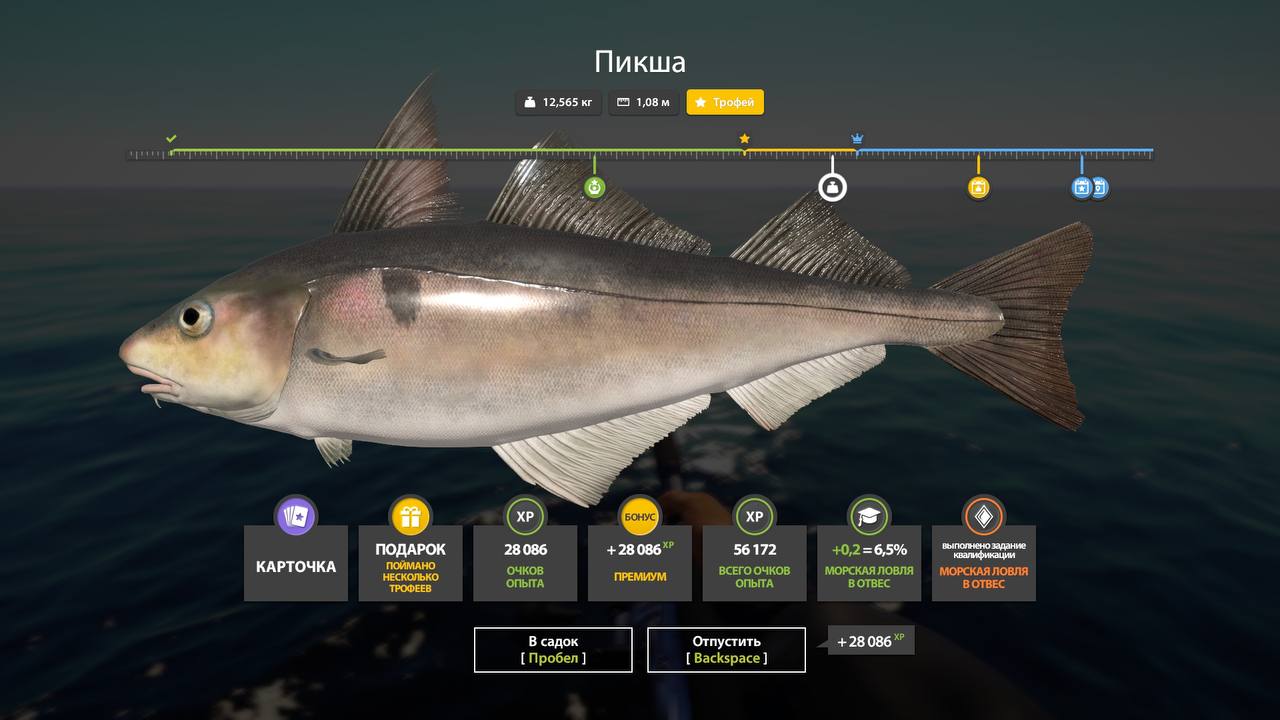Open the yellow БОНУС premium icon
This screenshot has width=1280, height=720.
(x=639, y=517)
